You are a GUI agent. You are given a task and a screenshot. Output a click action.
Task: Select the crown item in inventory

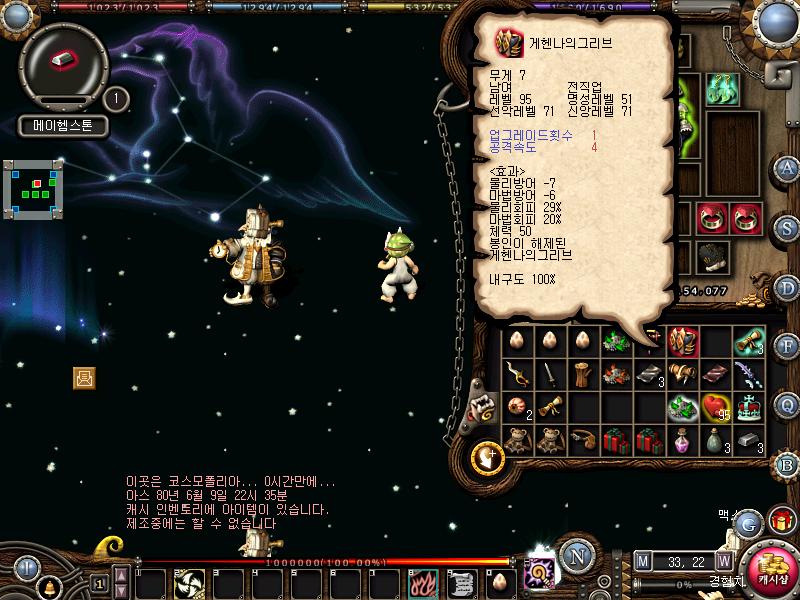(748, 408)
